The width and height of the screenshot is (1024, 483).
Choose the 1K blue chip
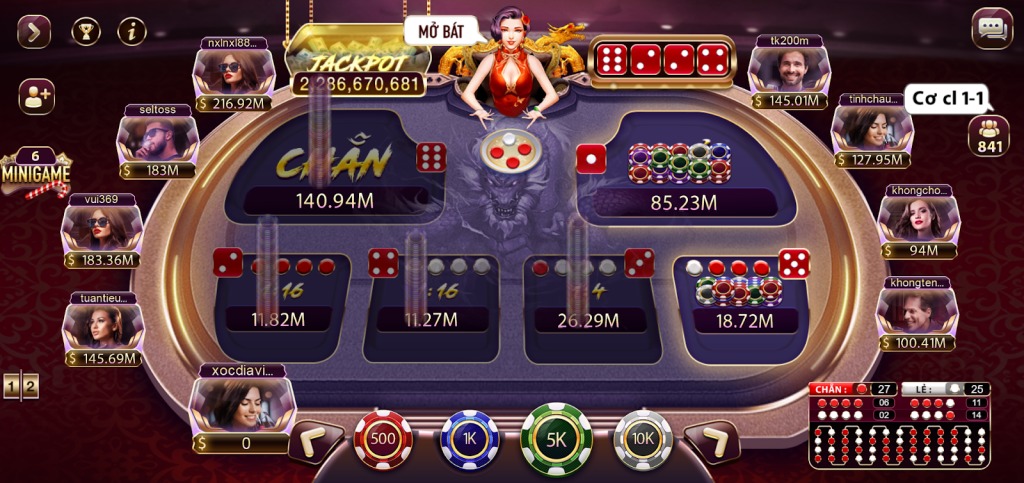(469, 439)
